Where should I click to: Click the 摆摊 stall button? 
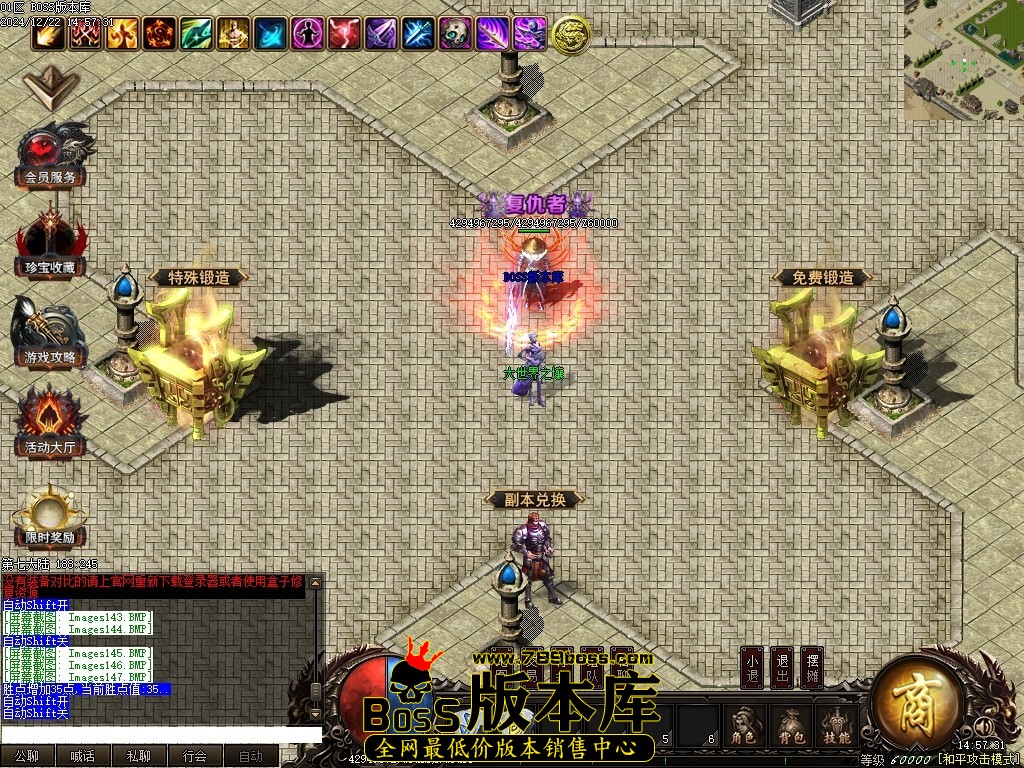pos(812,668)
